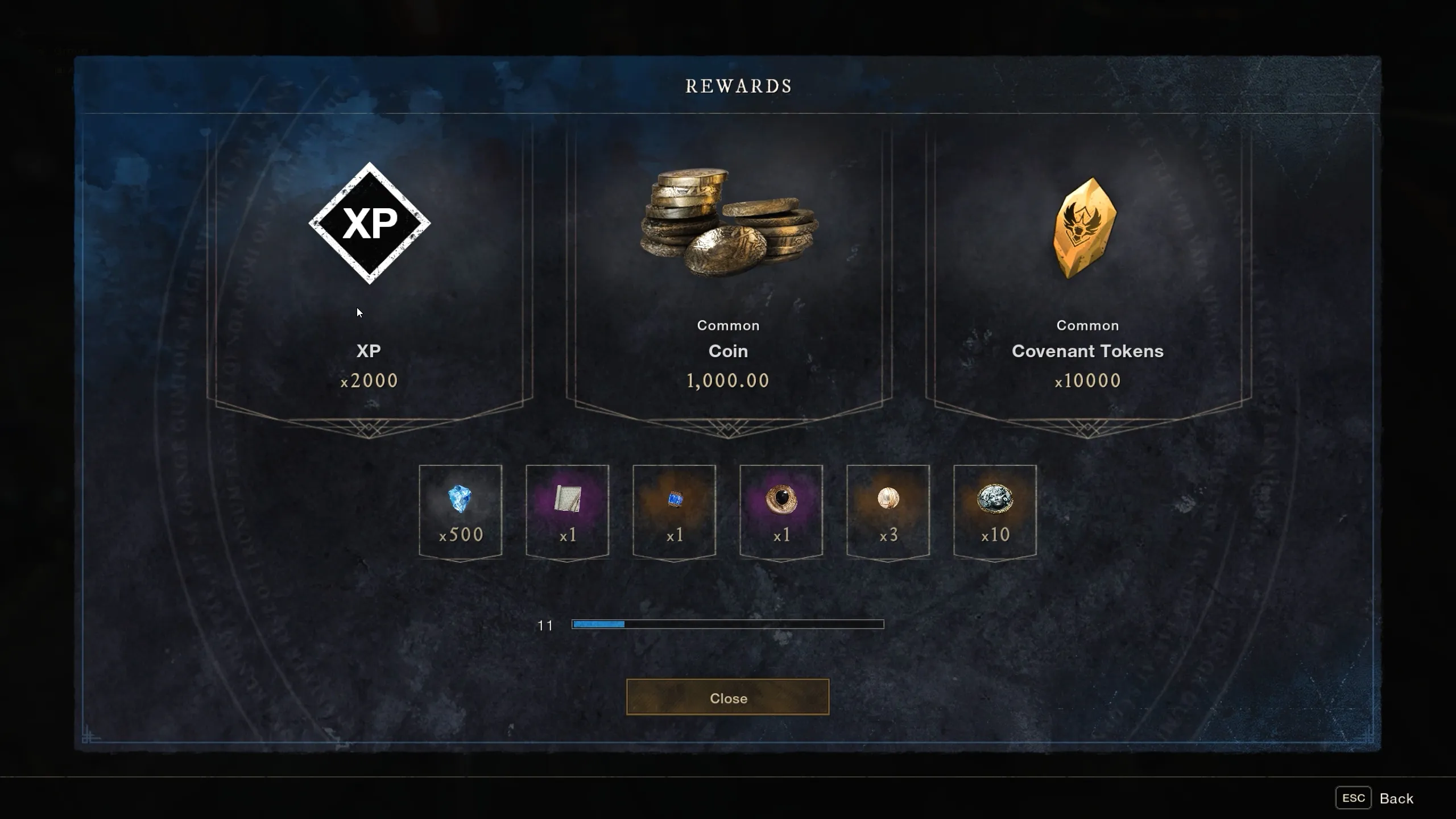
Task: Select the Coin reward card
Action: 728,273
